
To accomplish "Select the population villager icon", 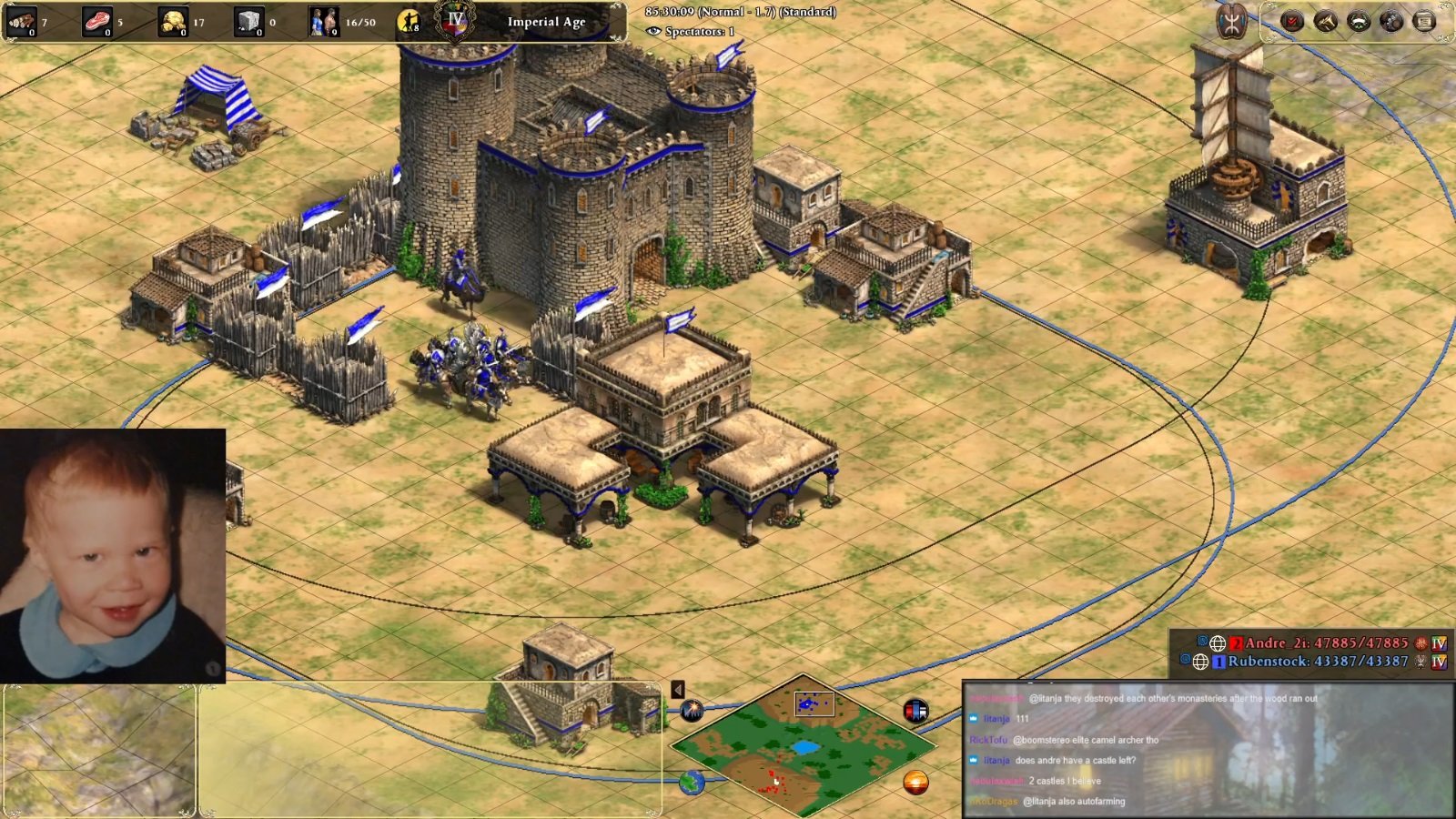I will click(323, 21).
